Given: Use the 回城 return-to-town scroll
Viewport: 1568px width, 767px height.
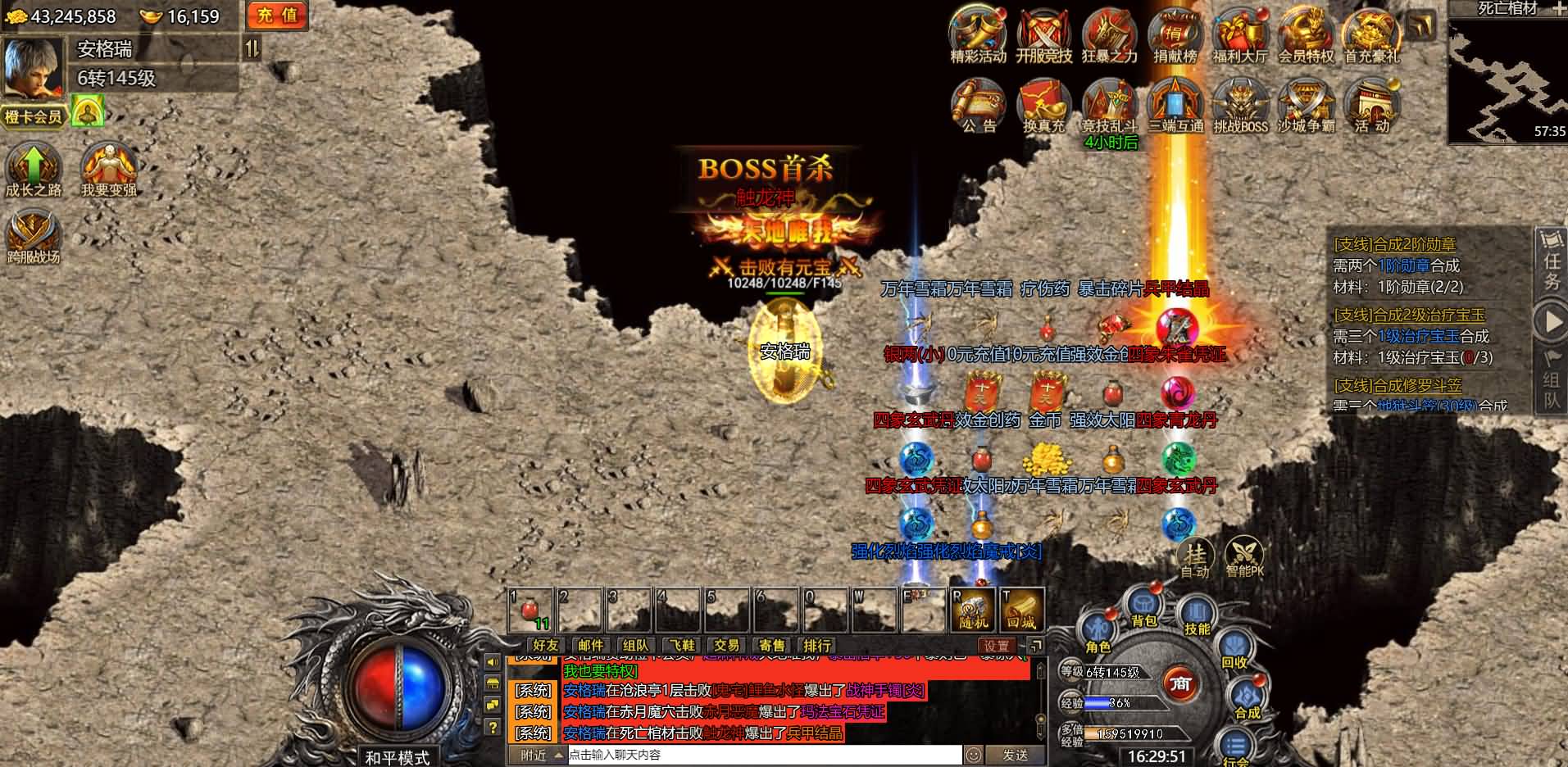Looking at the screenshot, I should click(x=1022, y=610).
